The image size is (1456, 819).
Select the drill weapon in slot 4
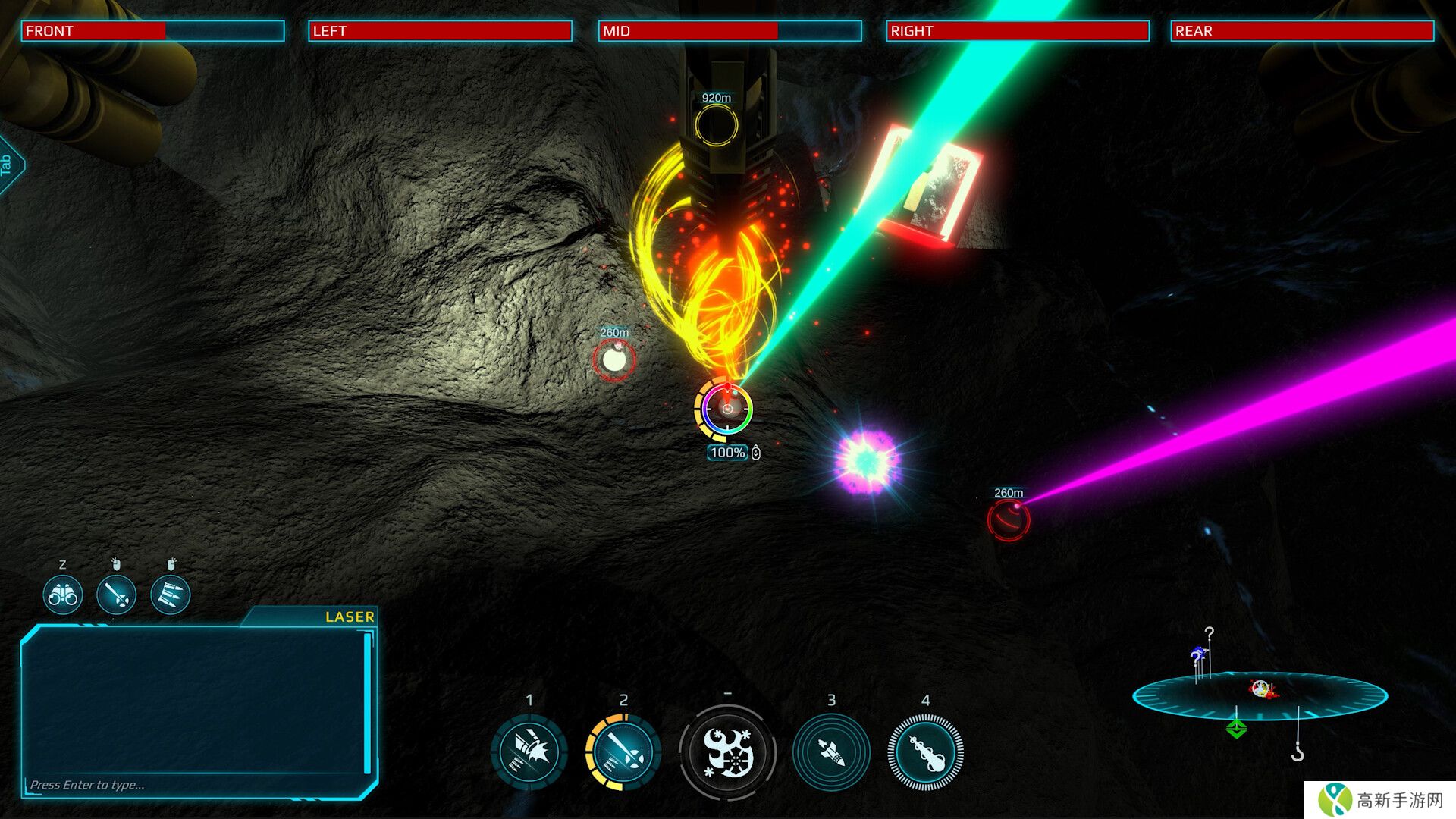point(925,752)
